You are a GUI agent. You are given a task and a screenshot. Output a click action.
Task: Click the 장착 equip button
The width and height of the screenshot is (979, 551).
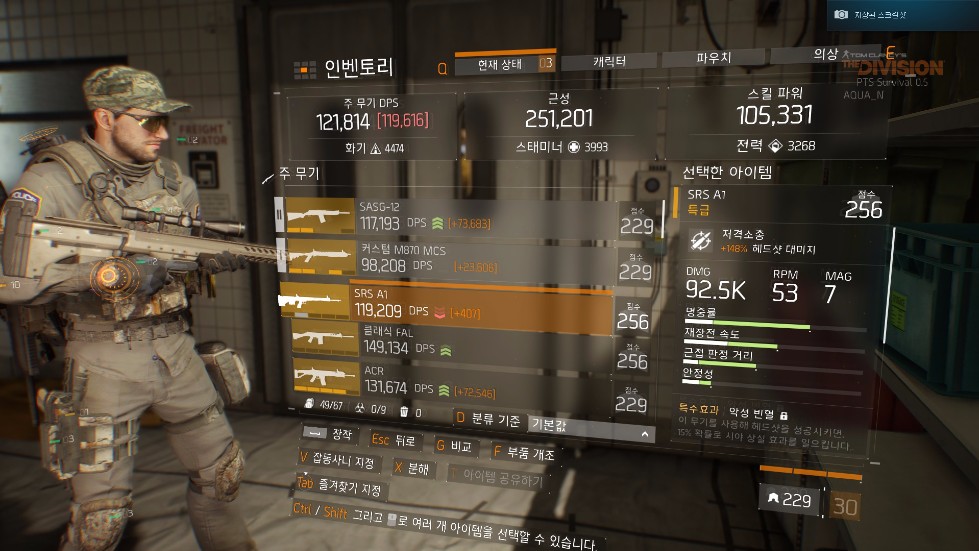[x=331, y=435]
